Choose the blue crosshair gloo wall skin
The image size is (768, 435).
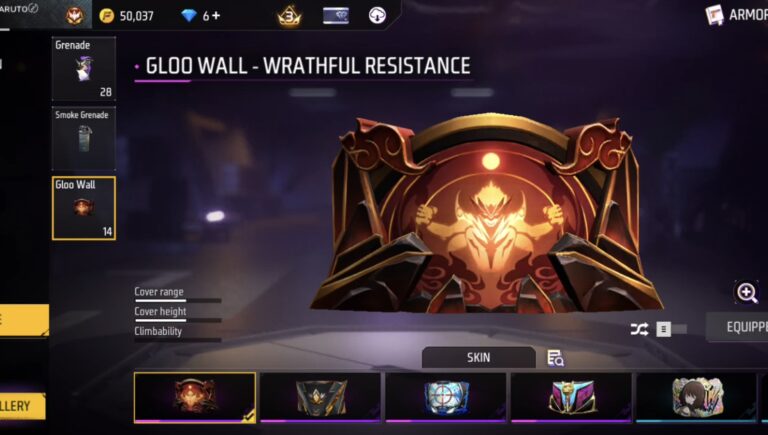coord(446,397)
